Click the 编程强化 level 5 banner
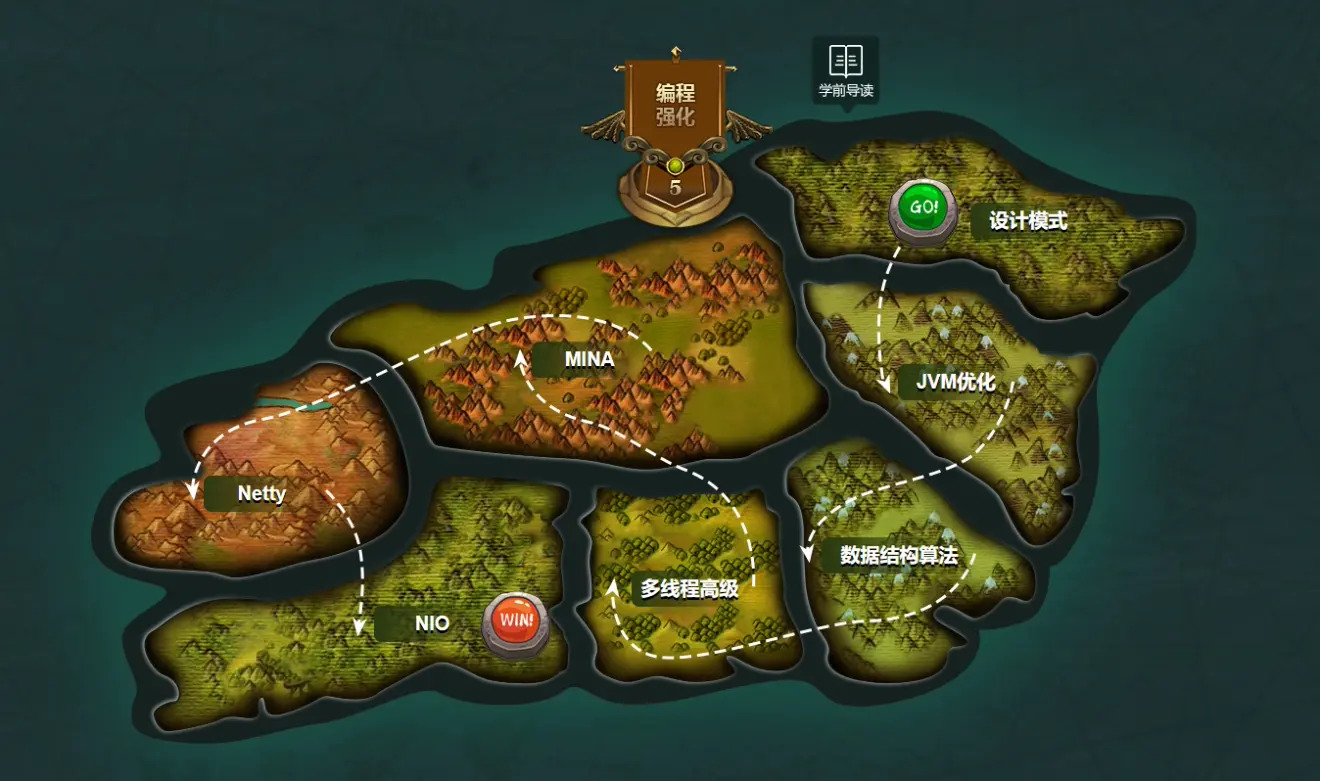 [676, 130]
